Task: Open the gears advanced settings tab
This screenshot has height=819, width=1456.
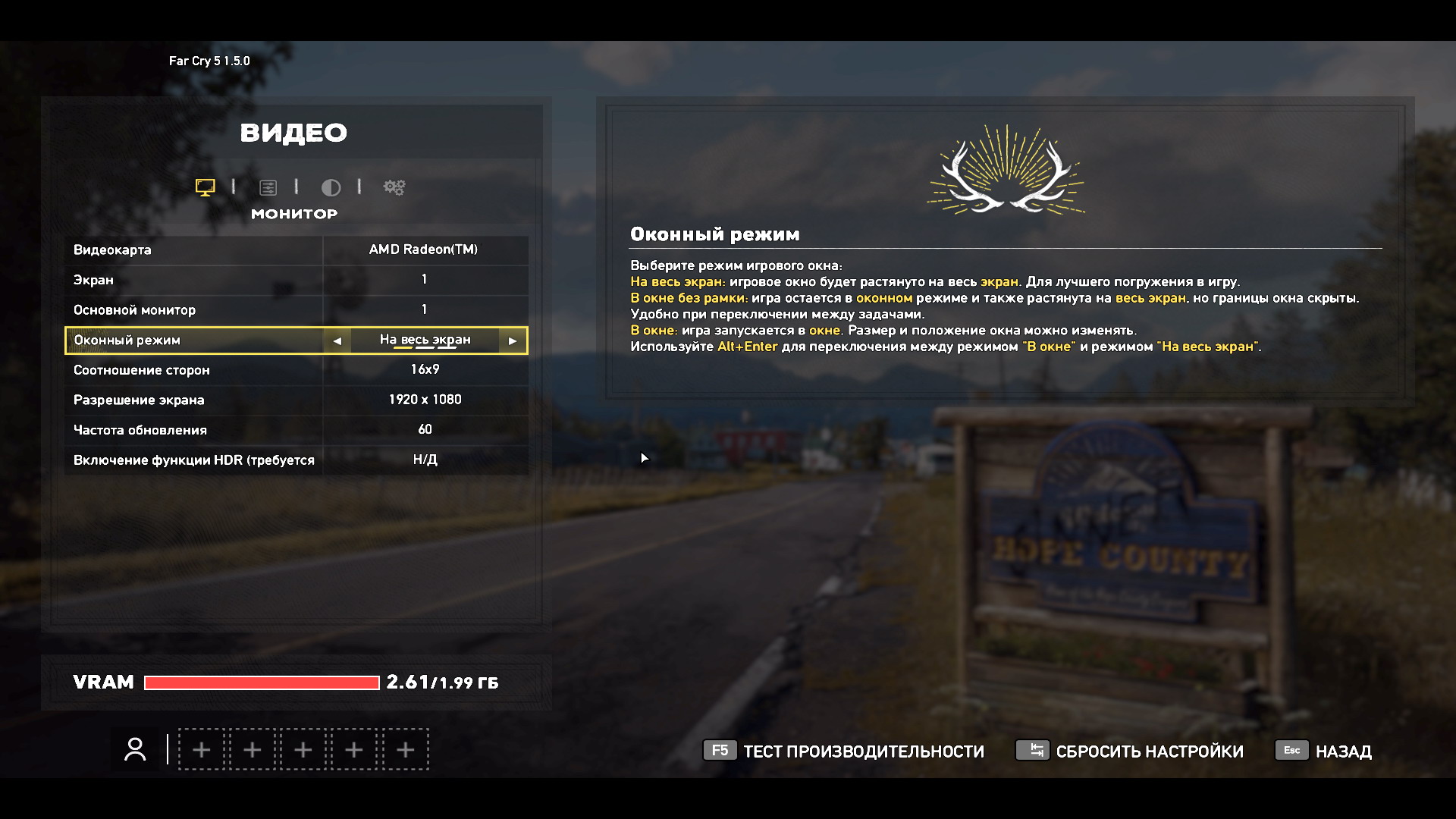Action: (x=394, y=187)
